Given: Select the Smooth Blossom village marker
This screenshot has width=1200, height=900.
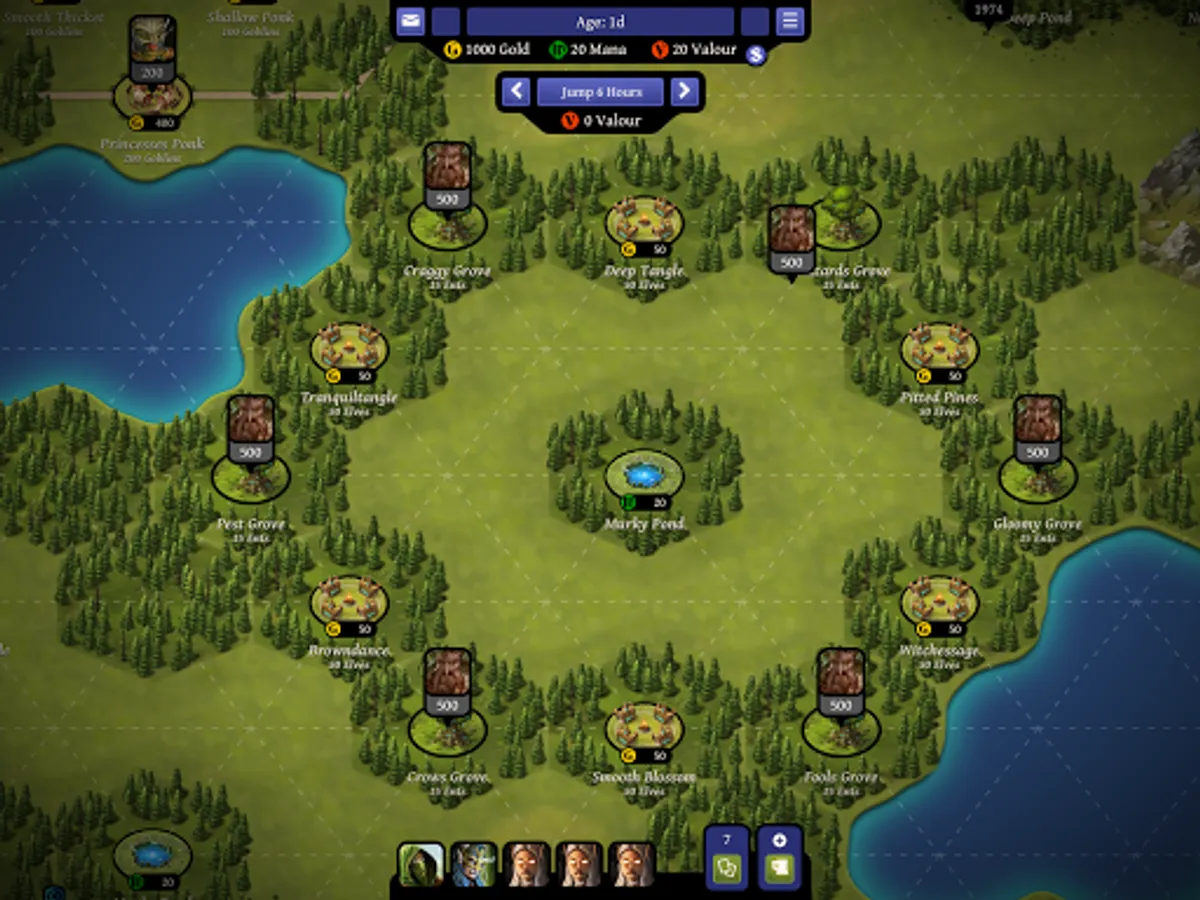Looking at the screenshot, I should [644, 728].
